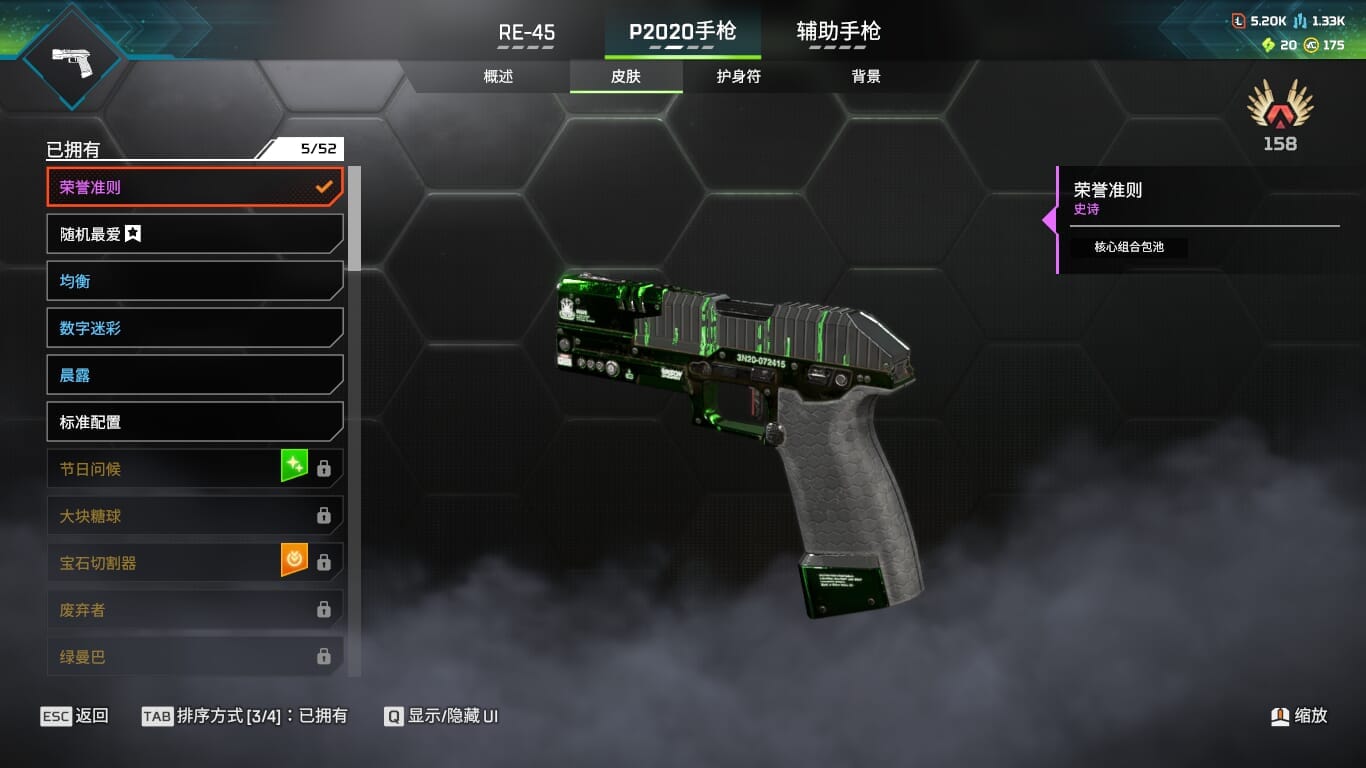Select the 荣誉准则 skin
1366x768 pixels.
194,187
